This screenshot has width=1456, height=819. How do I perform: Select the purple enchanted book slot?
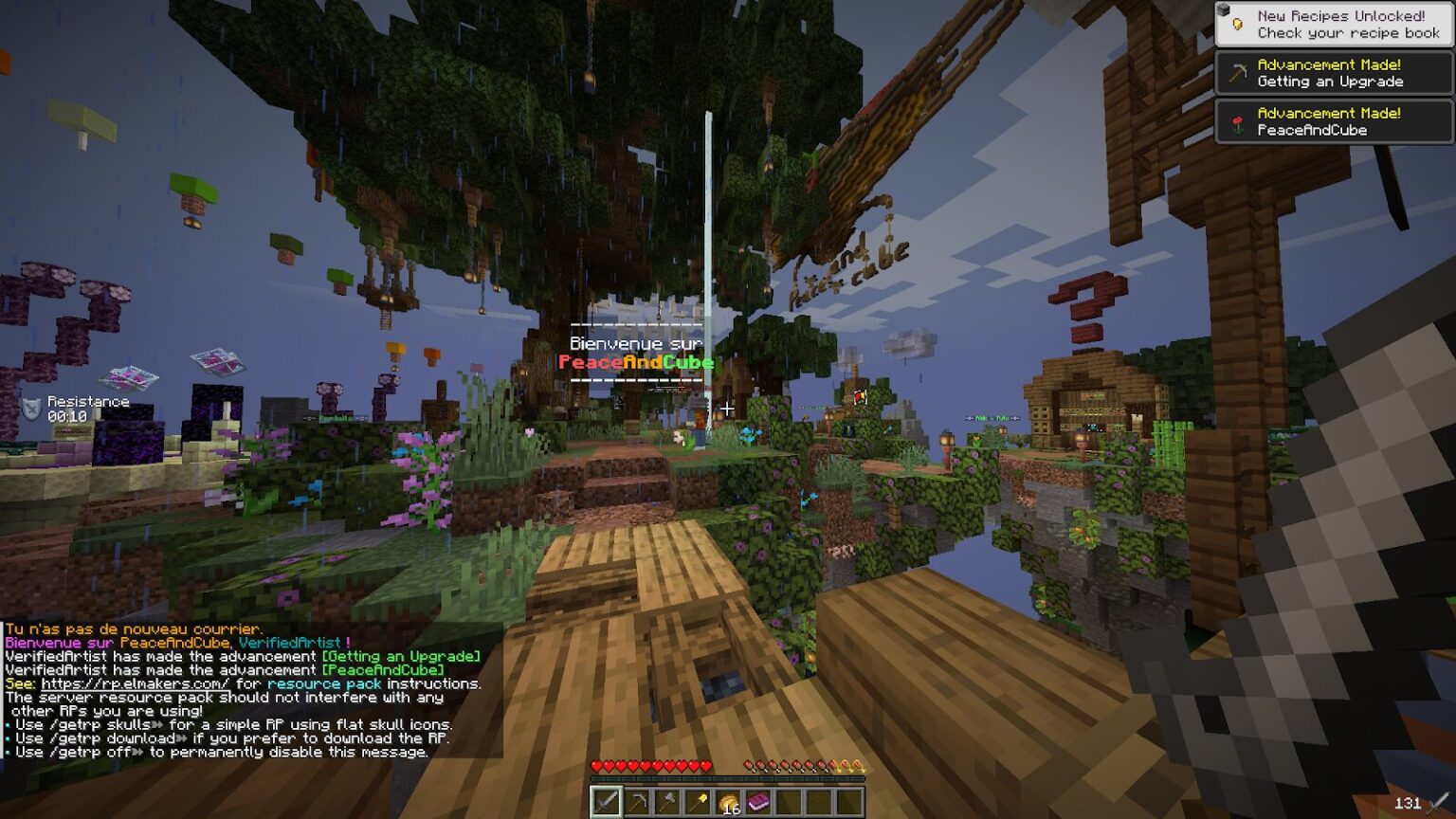(x=759, y=802)
